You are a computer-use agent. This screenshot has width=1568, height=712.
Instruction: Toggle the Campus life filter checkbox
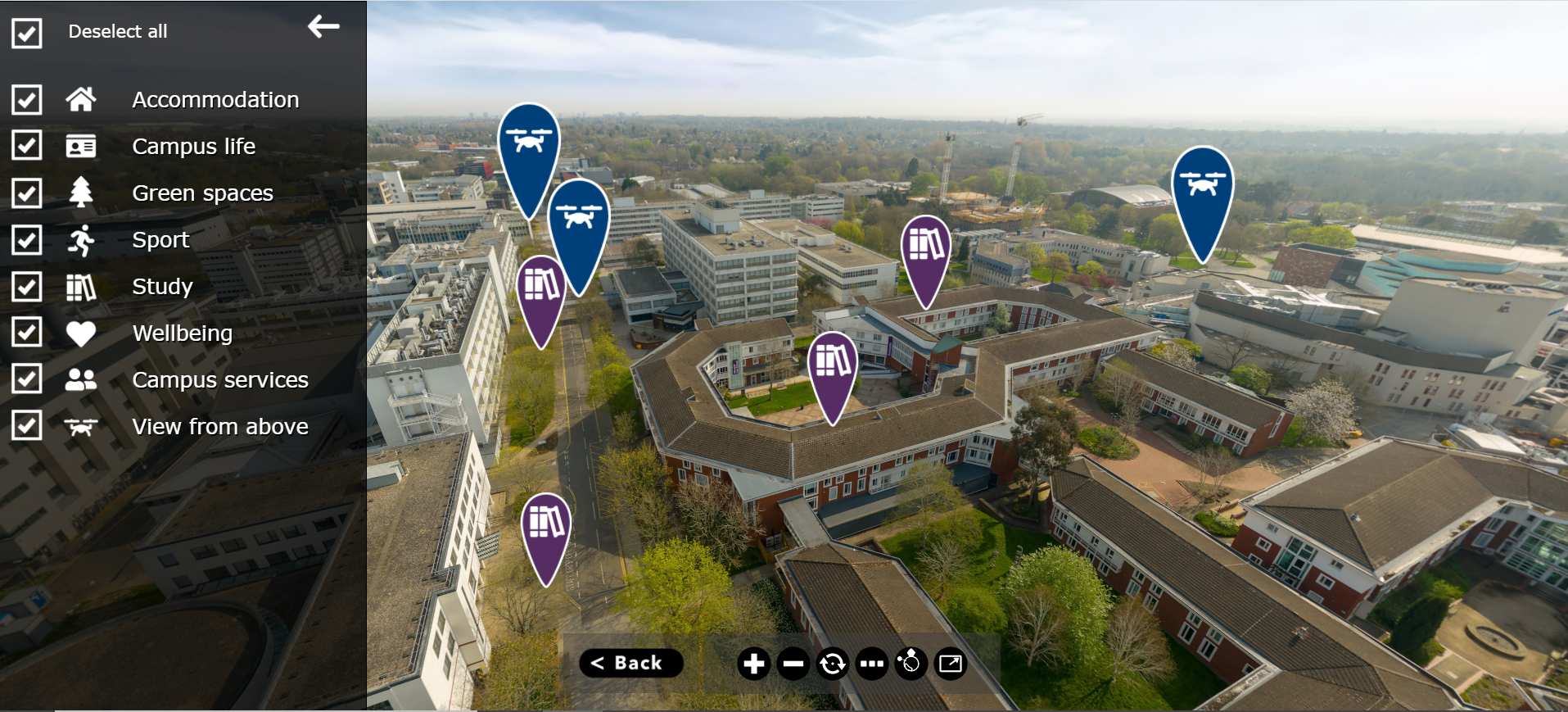tap(27, 146)
